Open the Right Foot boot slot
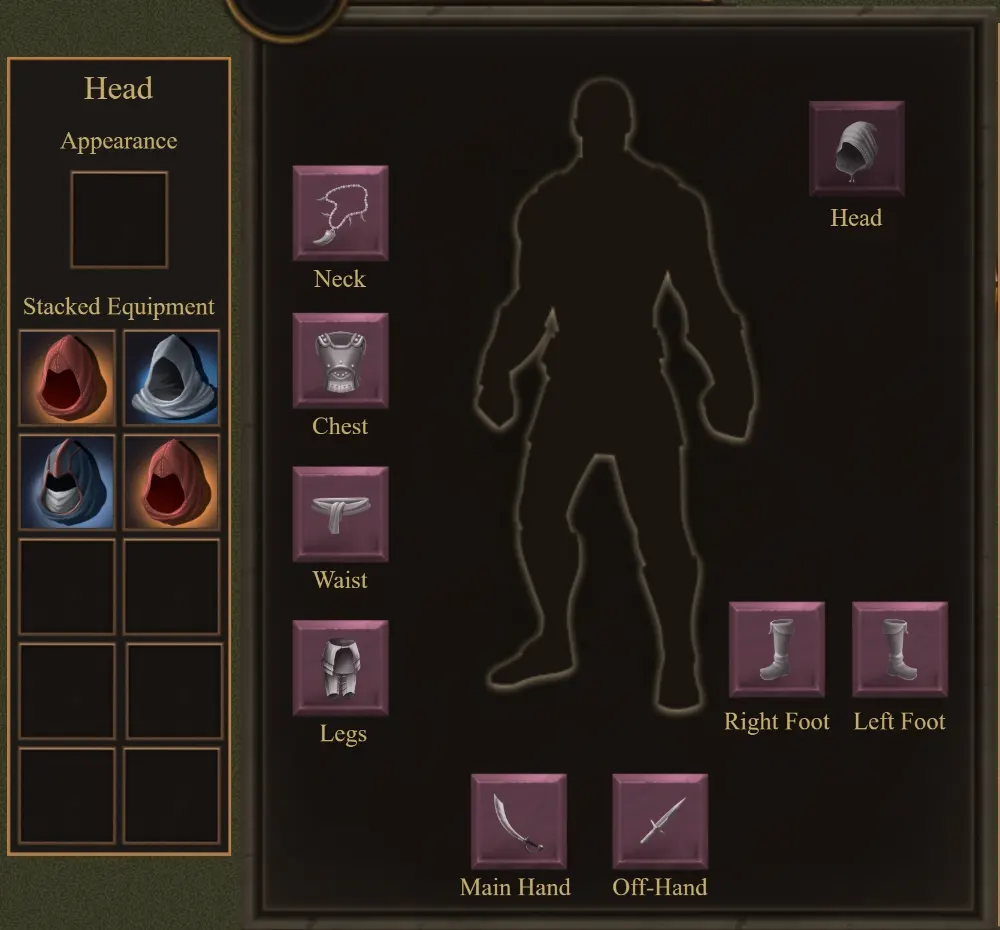Viewport: 1000px width, 930px height. coord(777,649)
